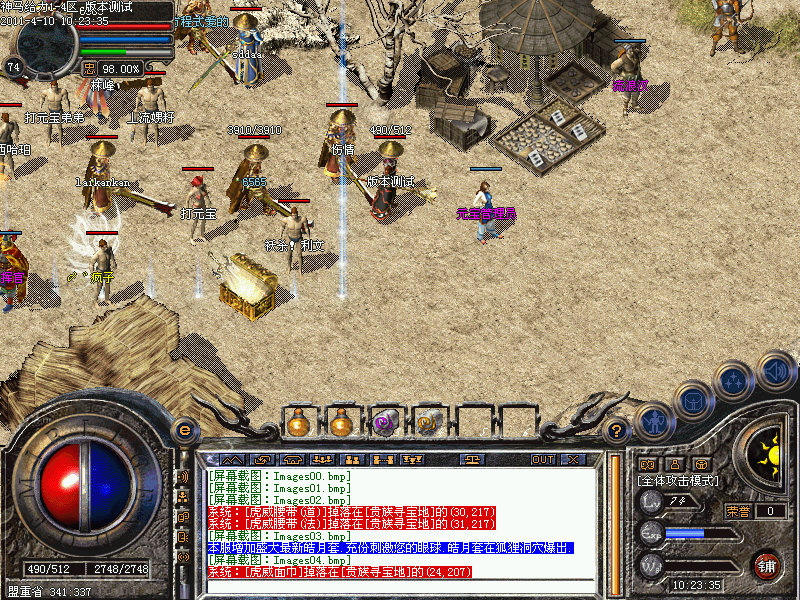Use the purple swirl scroll in the belt
The image size is (800, 600).
[385, 423]
